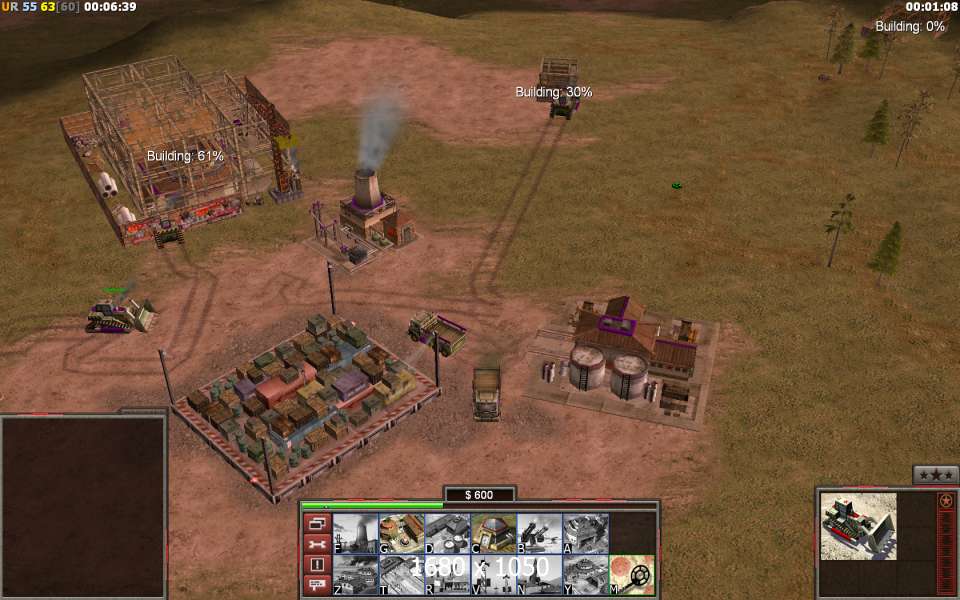Screen dimensions: 960x600
Task: Open the three-star Generals powers button
Action: pos(936,475)
